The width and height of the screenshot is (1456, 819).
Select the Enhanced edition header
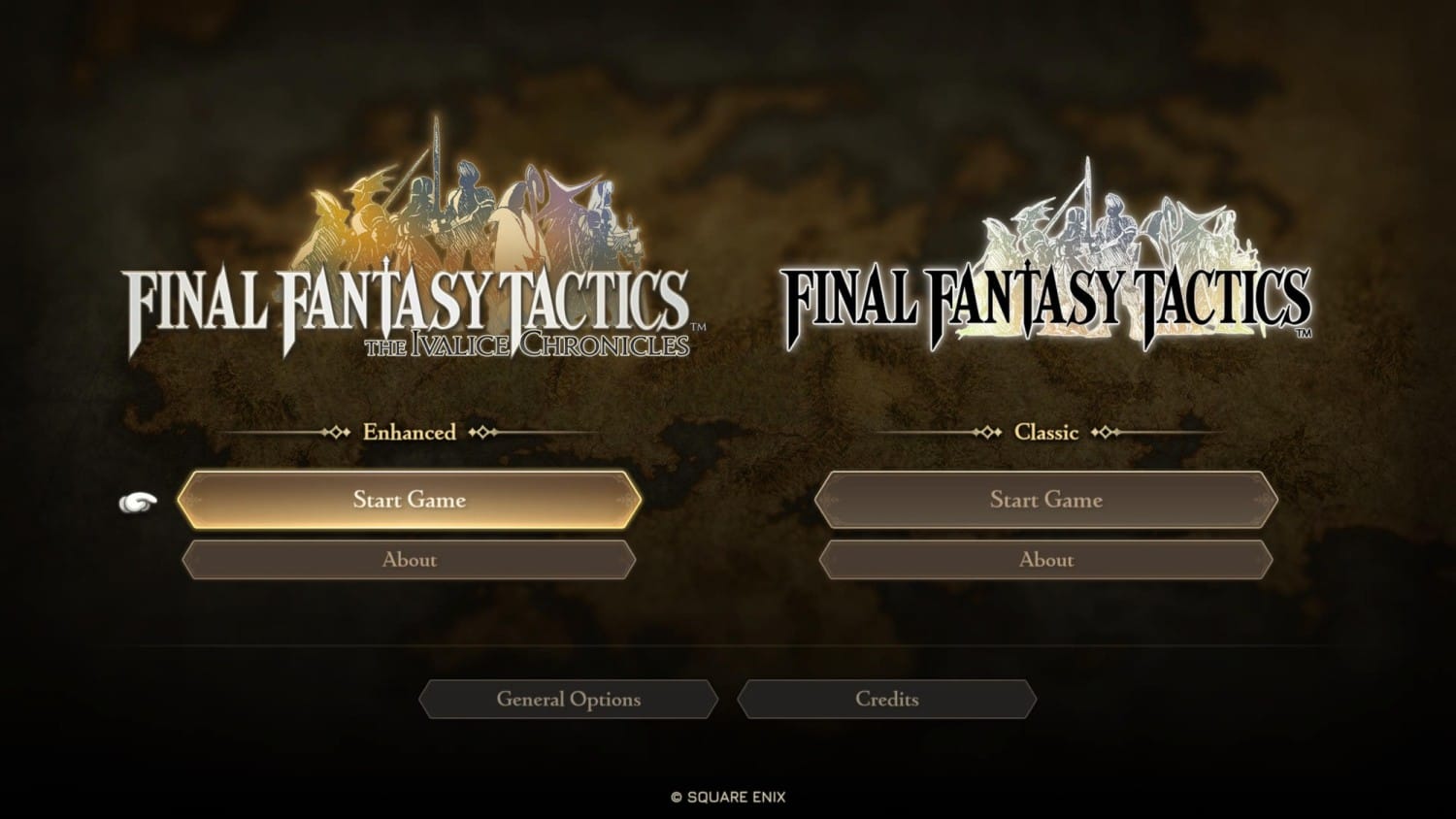click(x=408, y=433)
